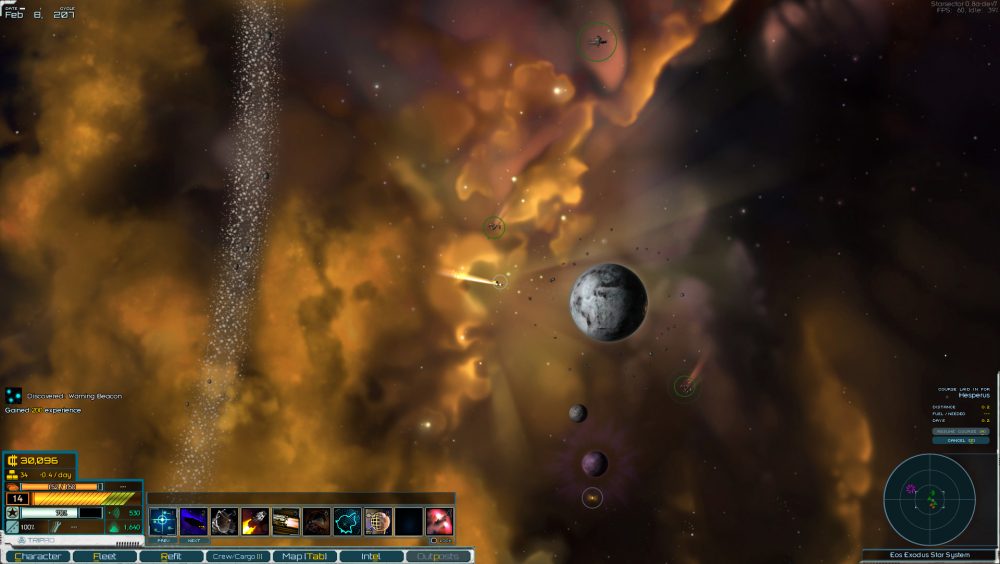Cancel the course laid in for Hesperus
The height and width of the screenshot is (564, 1000).
click(961, 440)
